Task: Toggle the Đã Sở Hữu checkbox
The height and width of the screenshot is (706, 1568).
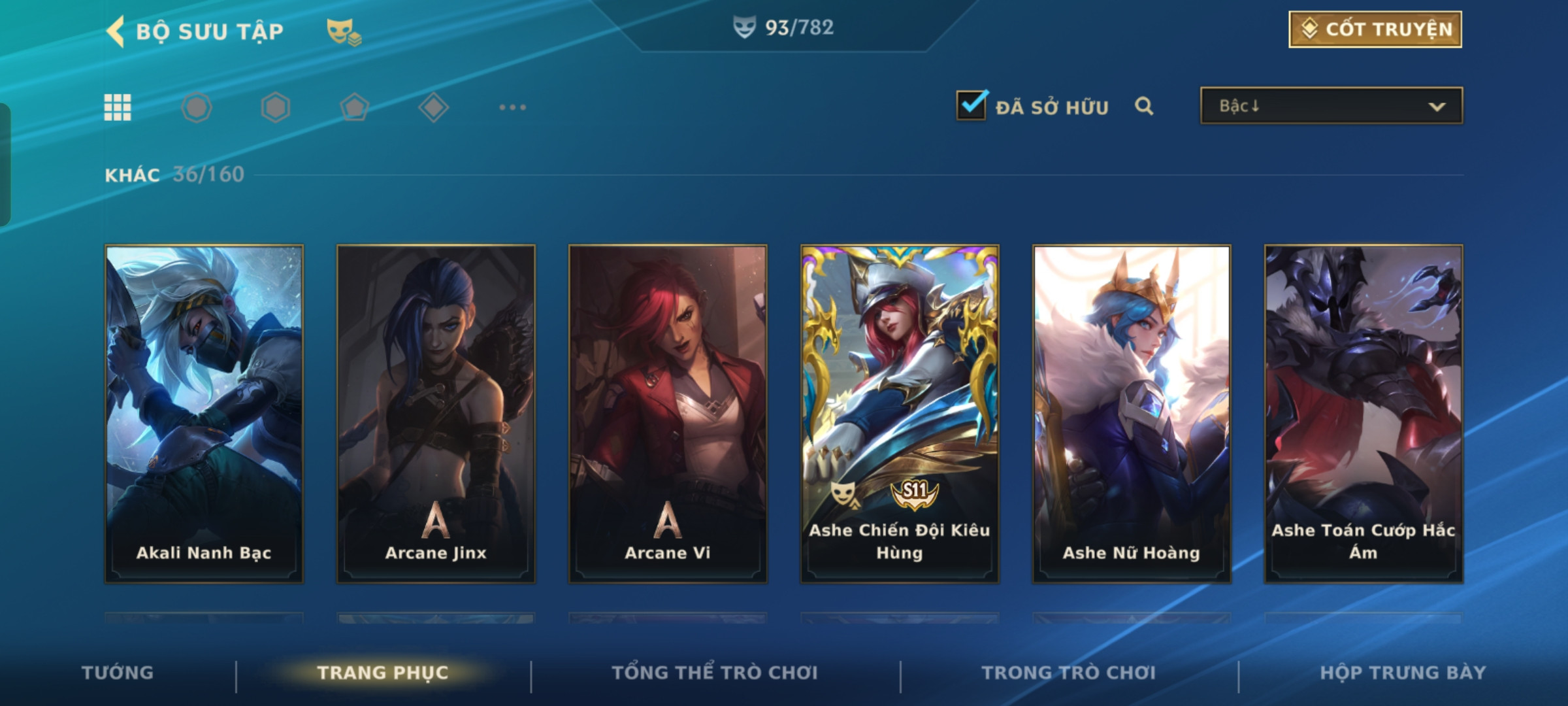Action: pyautogui.click(x=972, y=106)
